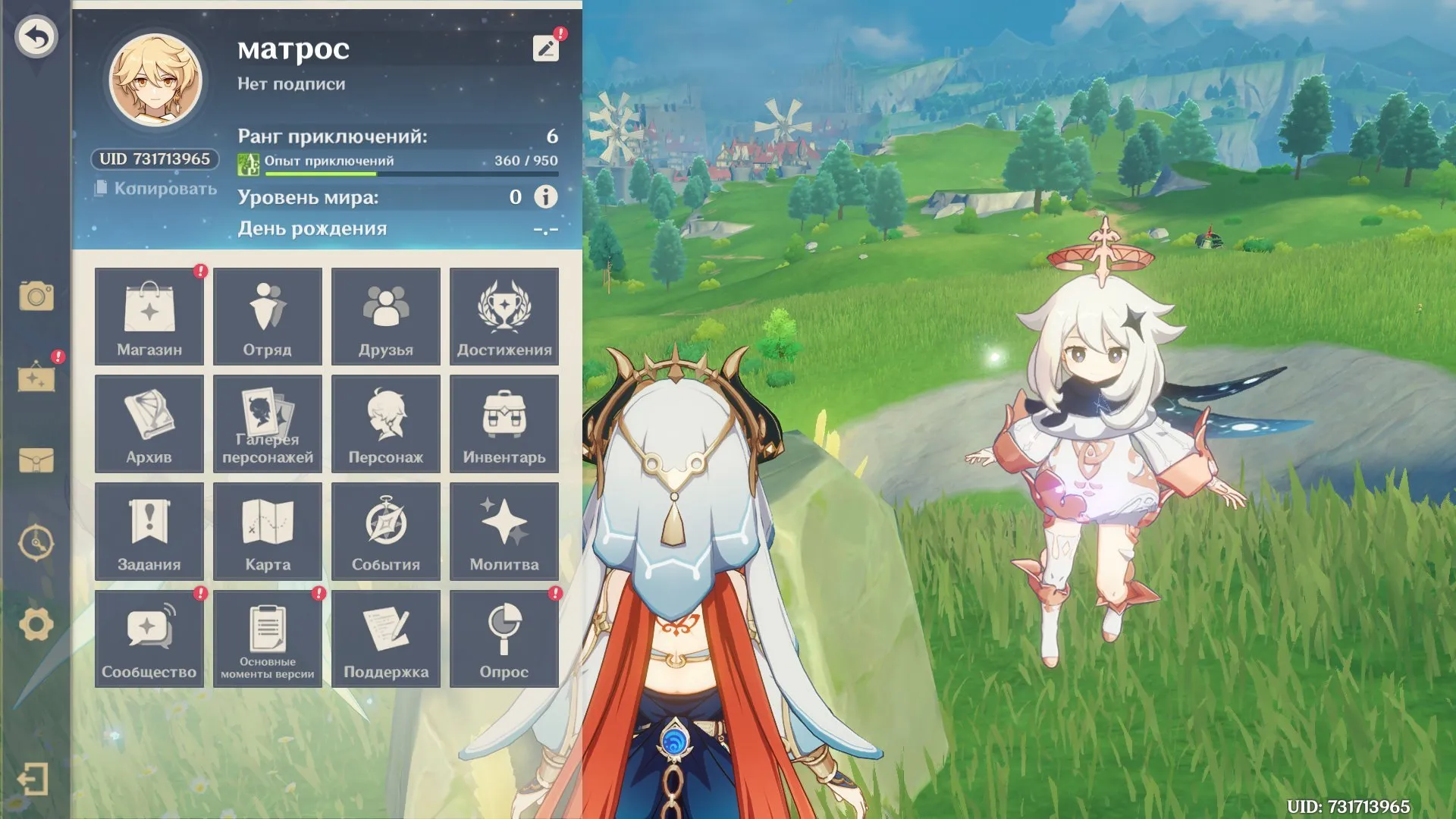The height and width of the screenshot is (819, 1456).
Task: Click Копировать to copy UID
Action: [156, 190]
